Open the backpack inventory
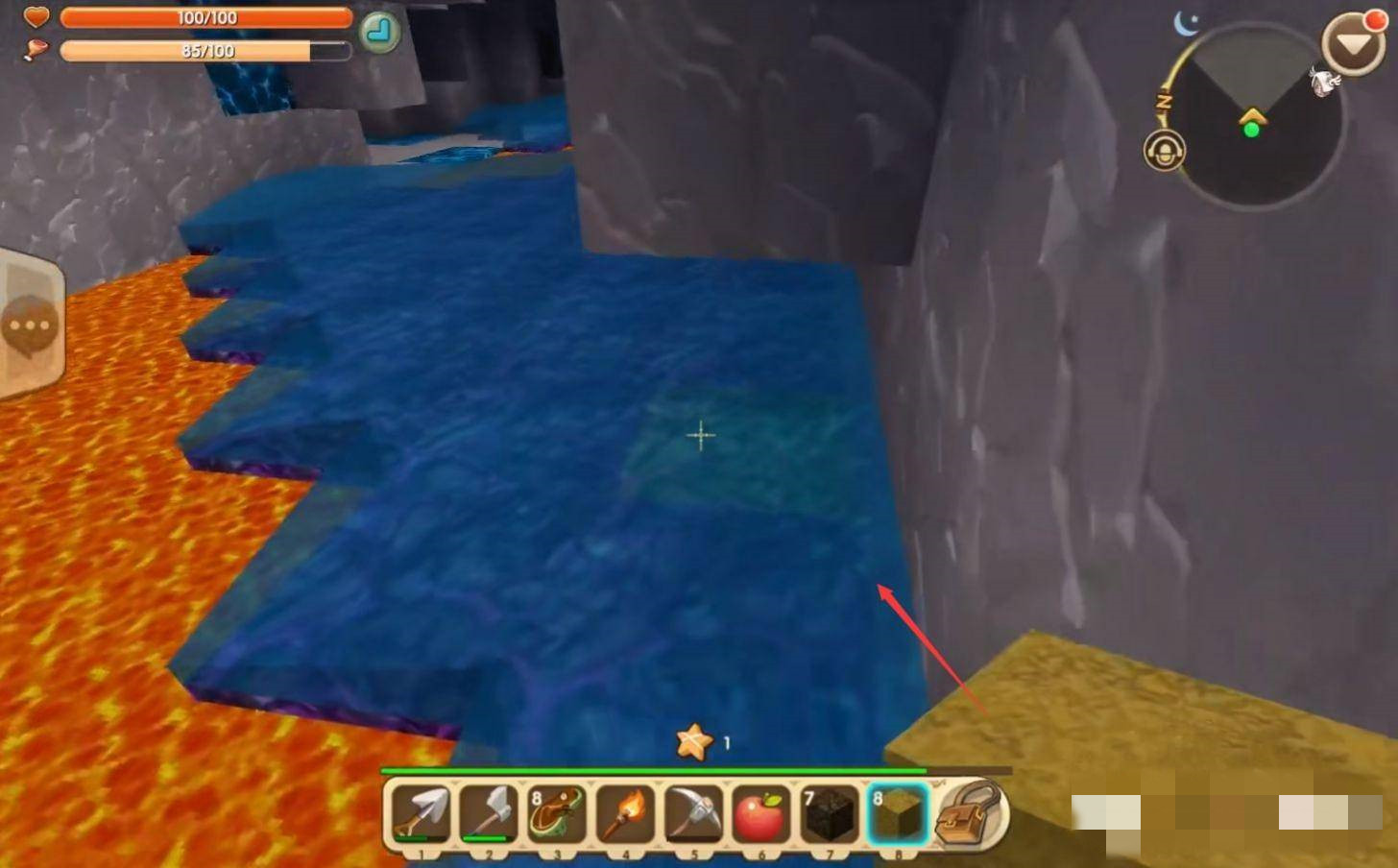 970,813
